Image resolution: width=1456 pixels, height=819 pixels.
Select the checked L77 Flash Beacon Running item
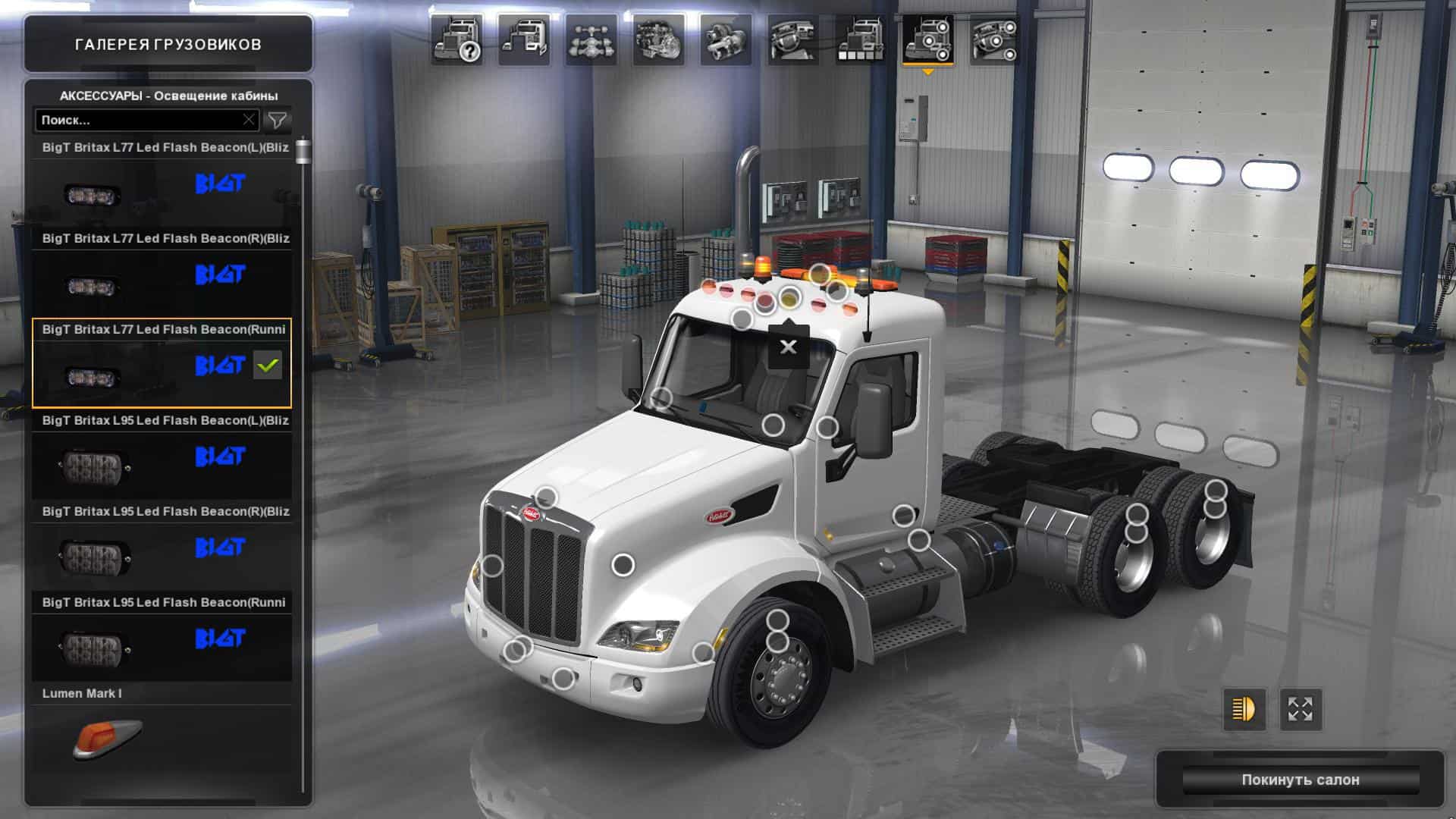pos(162,363)
